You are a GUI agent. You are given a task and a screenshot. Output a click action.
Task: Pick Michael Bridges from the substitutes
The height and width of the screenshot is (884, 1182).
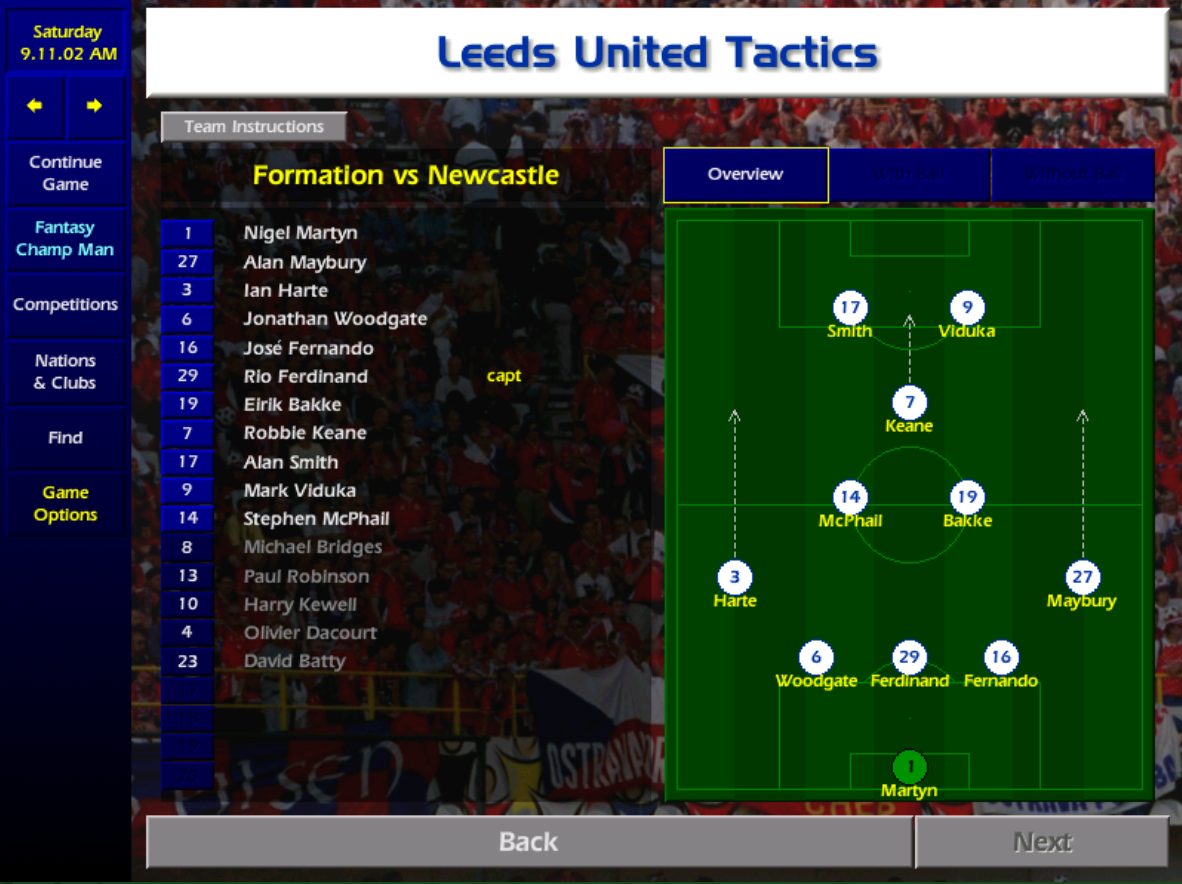tap(312, 547)
